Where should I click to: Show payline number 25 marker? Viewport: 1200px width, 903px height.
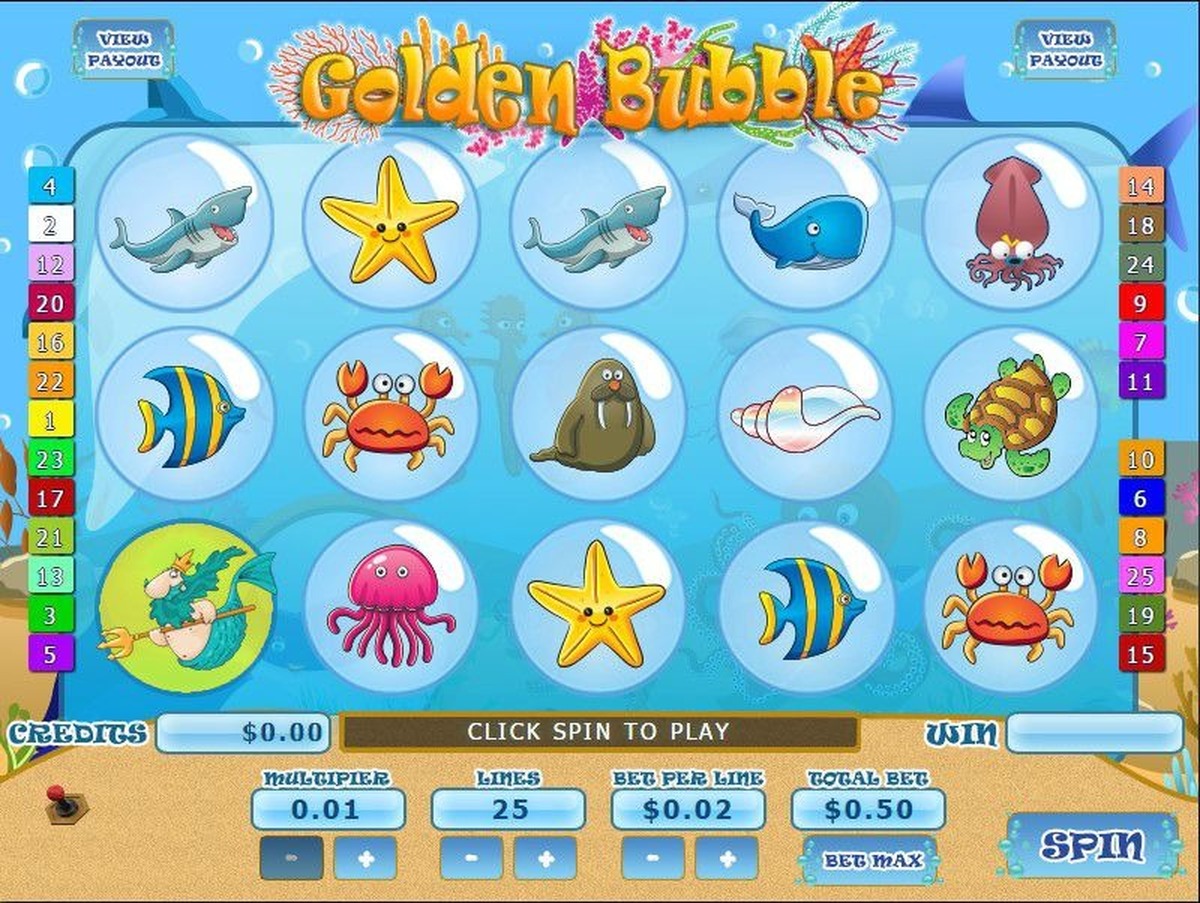tap(1141, 576)
